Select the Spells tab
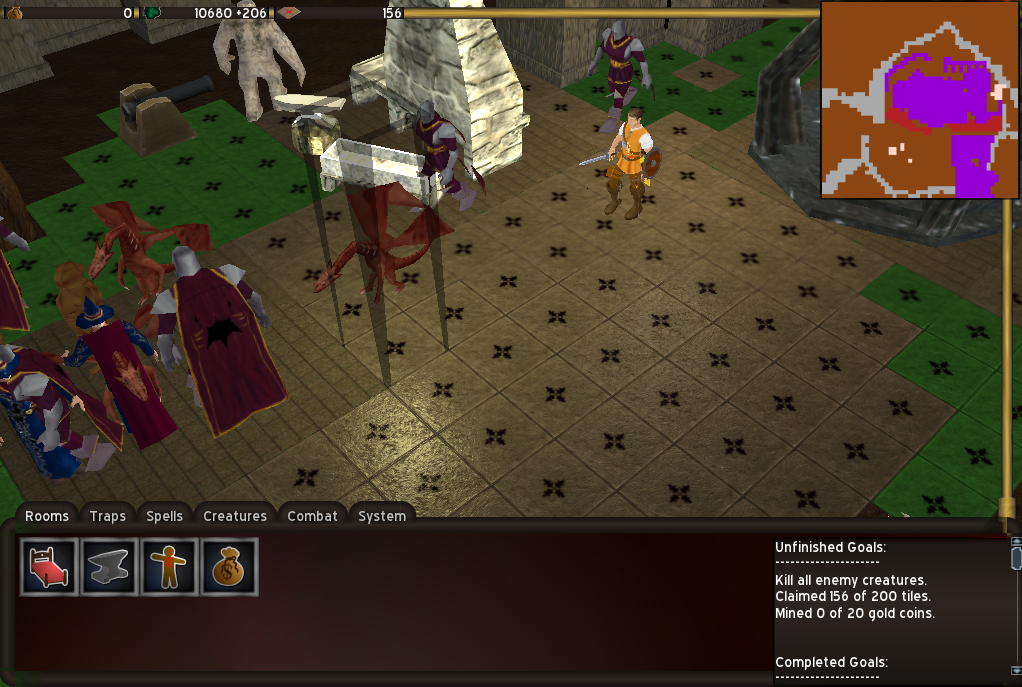The width and height of the screenshot is (1022, 687). pyautogui.click(x=164, y=516)
